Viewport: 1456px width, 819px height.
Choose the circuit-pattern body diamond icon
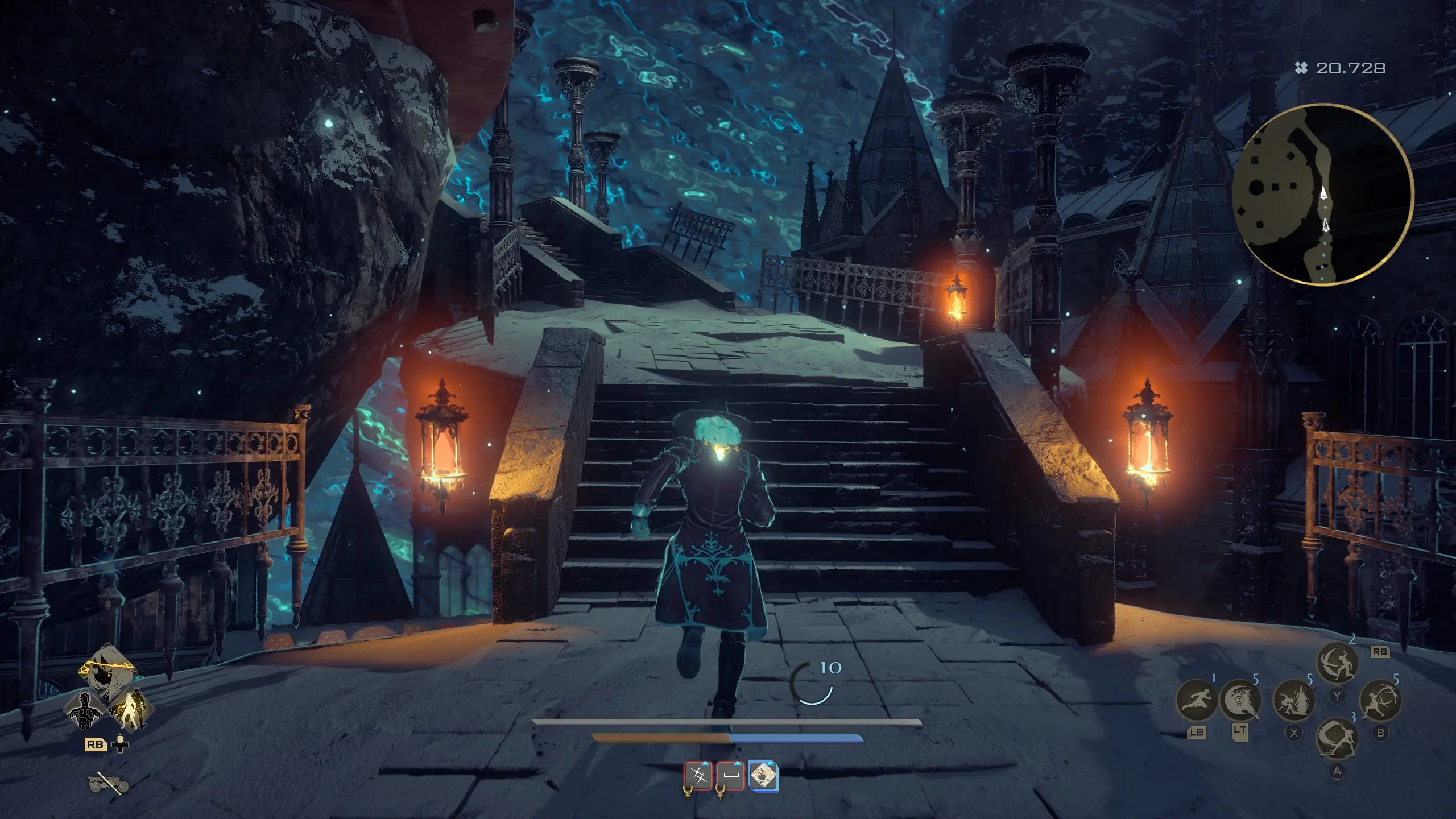[85, 710]
